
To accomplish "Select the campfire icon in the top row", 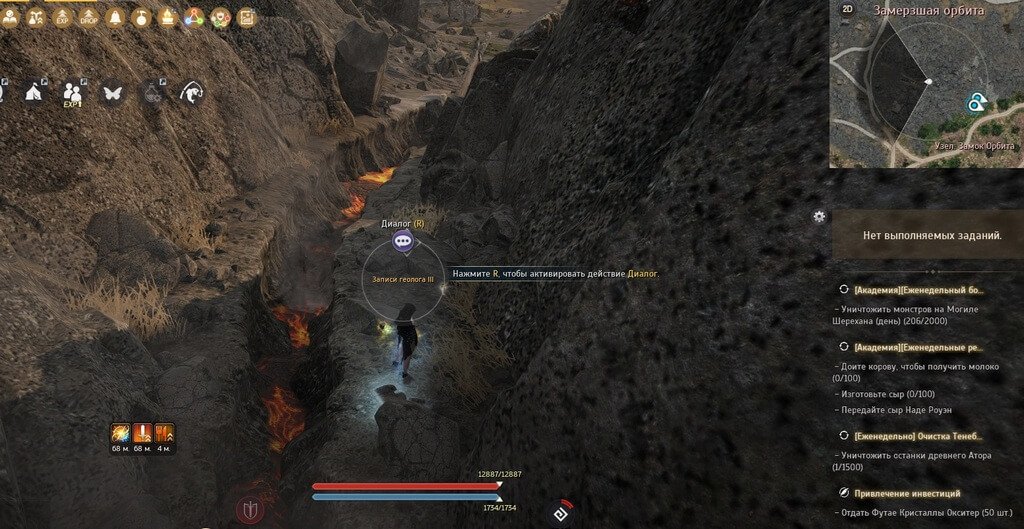I will (166, 17).
